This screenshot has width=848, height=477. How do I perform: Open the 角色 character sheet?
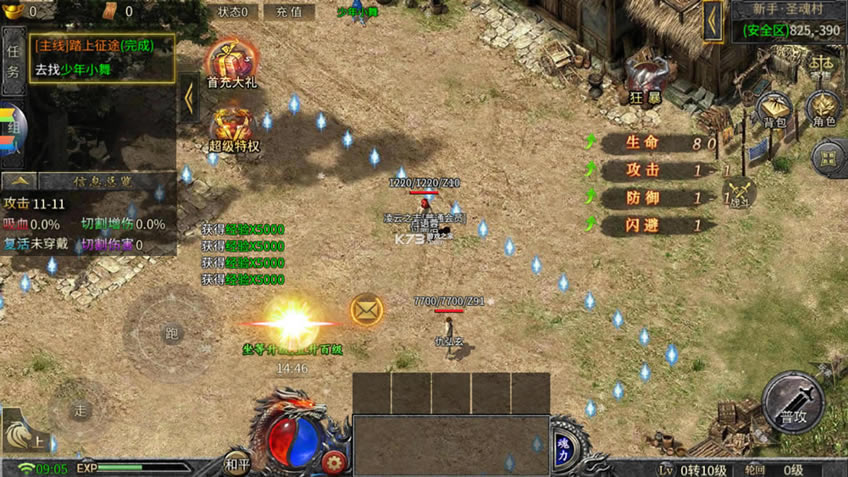tap(823, 110)
